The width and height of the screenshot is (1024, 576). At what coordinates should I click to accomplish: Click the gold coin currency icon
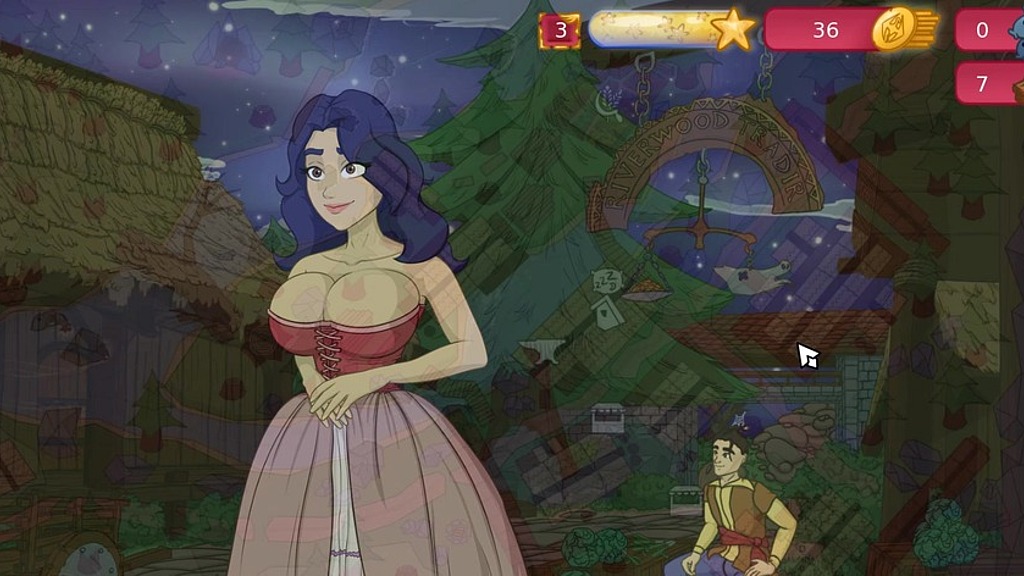pos(896,30)
